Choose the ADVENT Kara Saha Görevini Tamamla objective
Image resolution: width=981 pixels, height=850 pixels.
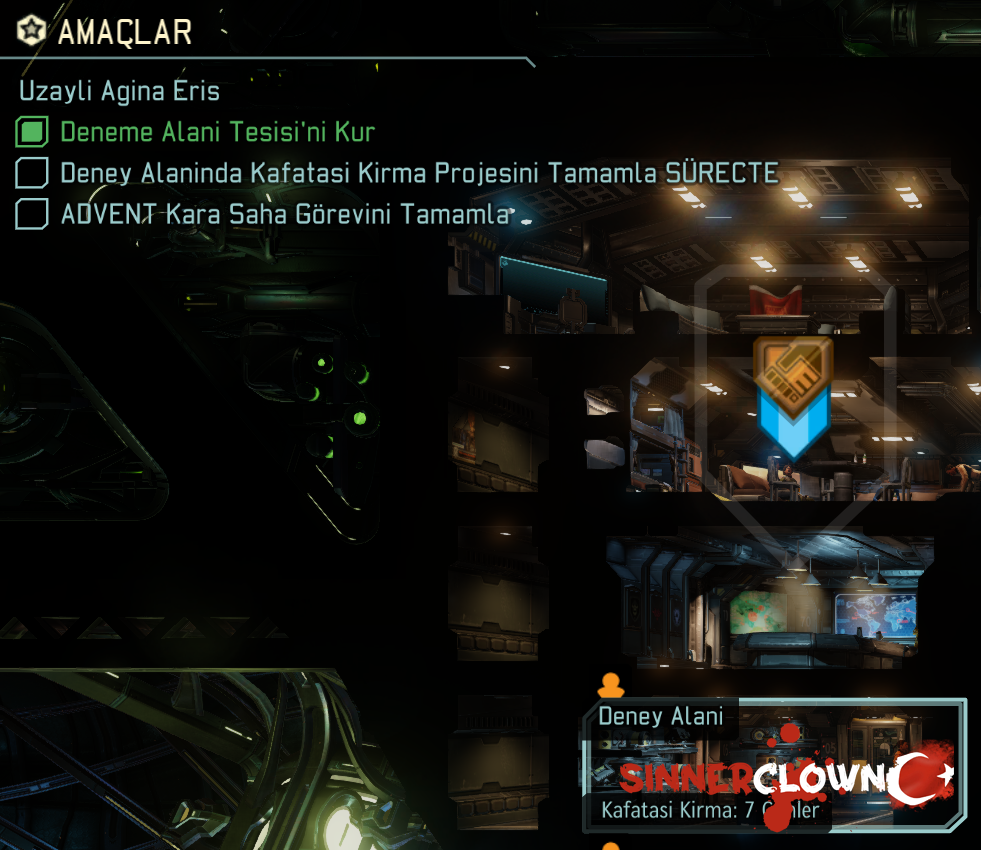(287, 214)
